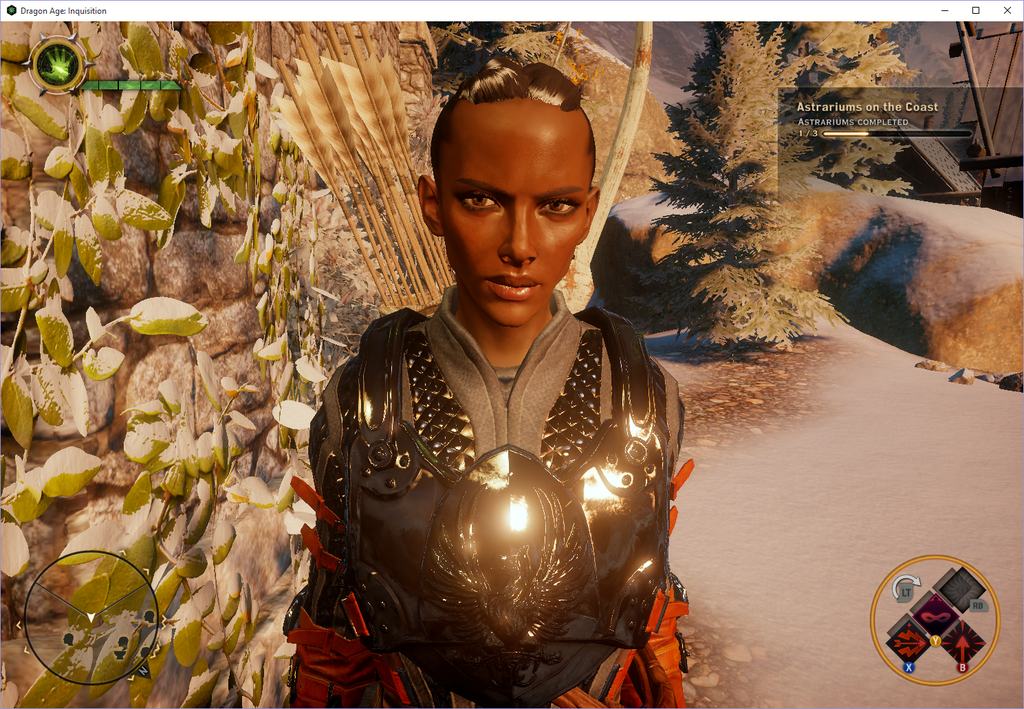The image size is (1024, 709).
Task: Click the circular minimap
Action: 91,616
